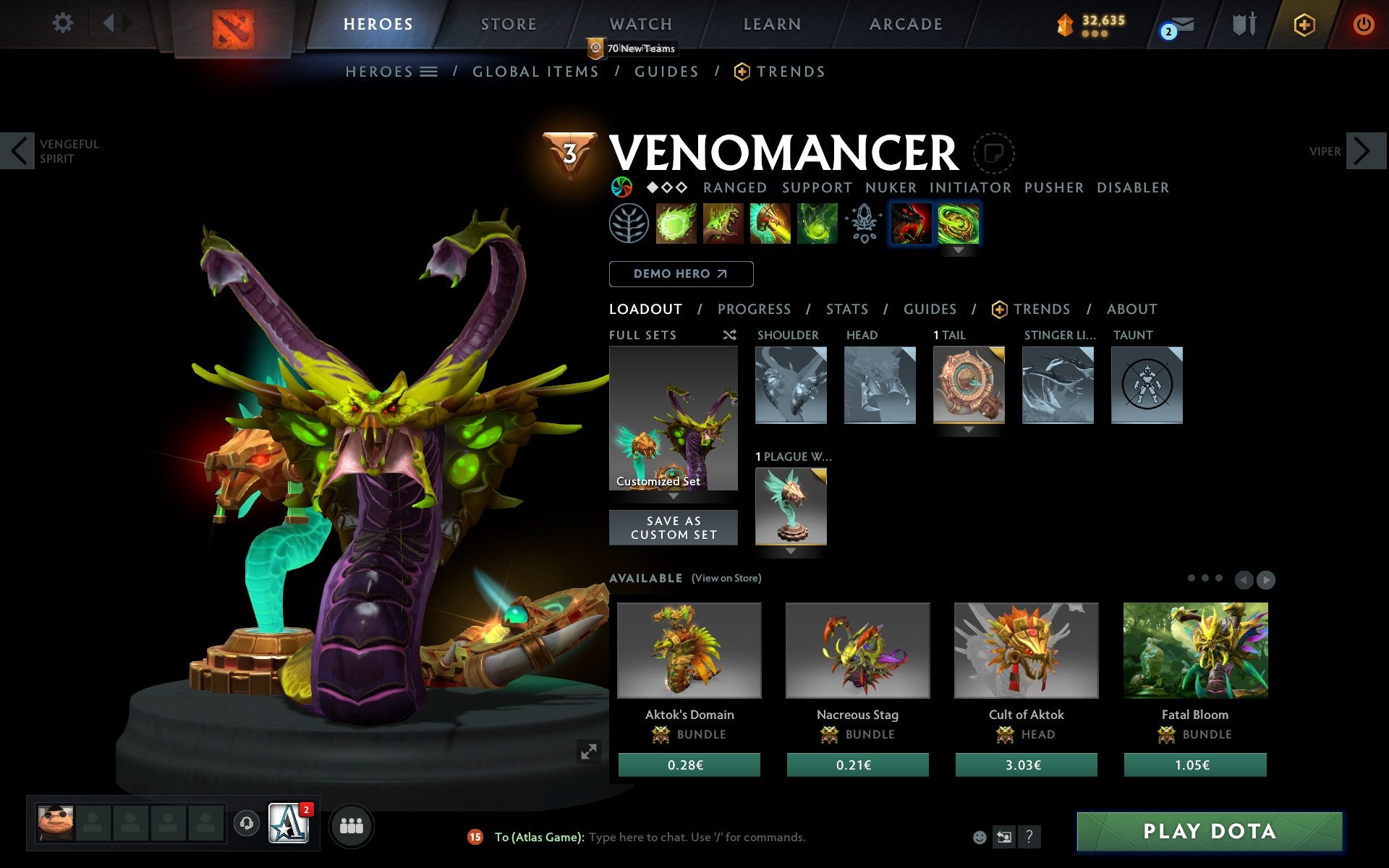Select the Venomous Gale ability icon
Viewport: 1389px width, 868px height.
pos(676,224)
